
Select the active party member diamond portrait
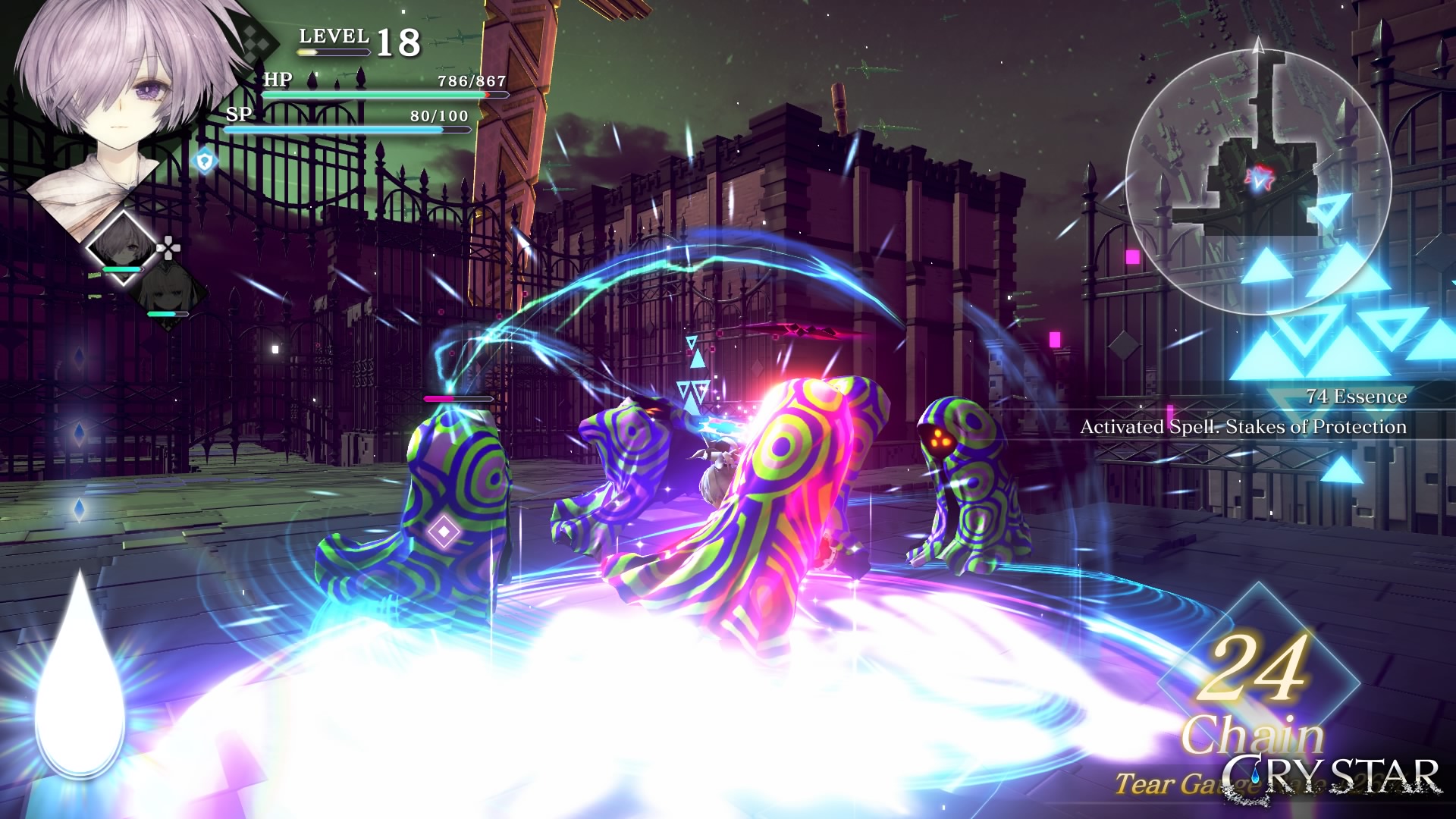pyautogui.click(x=122, y=248)
